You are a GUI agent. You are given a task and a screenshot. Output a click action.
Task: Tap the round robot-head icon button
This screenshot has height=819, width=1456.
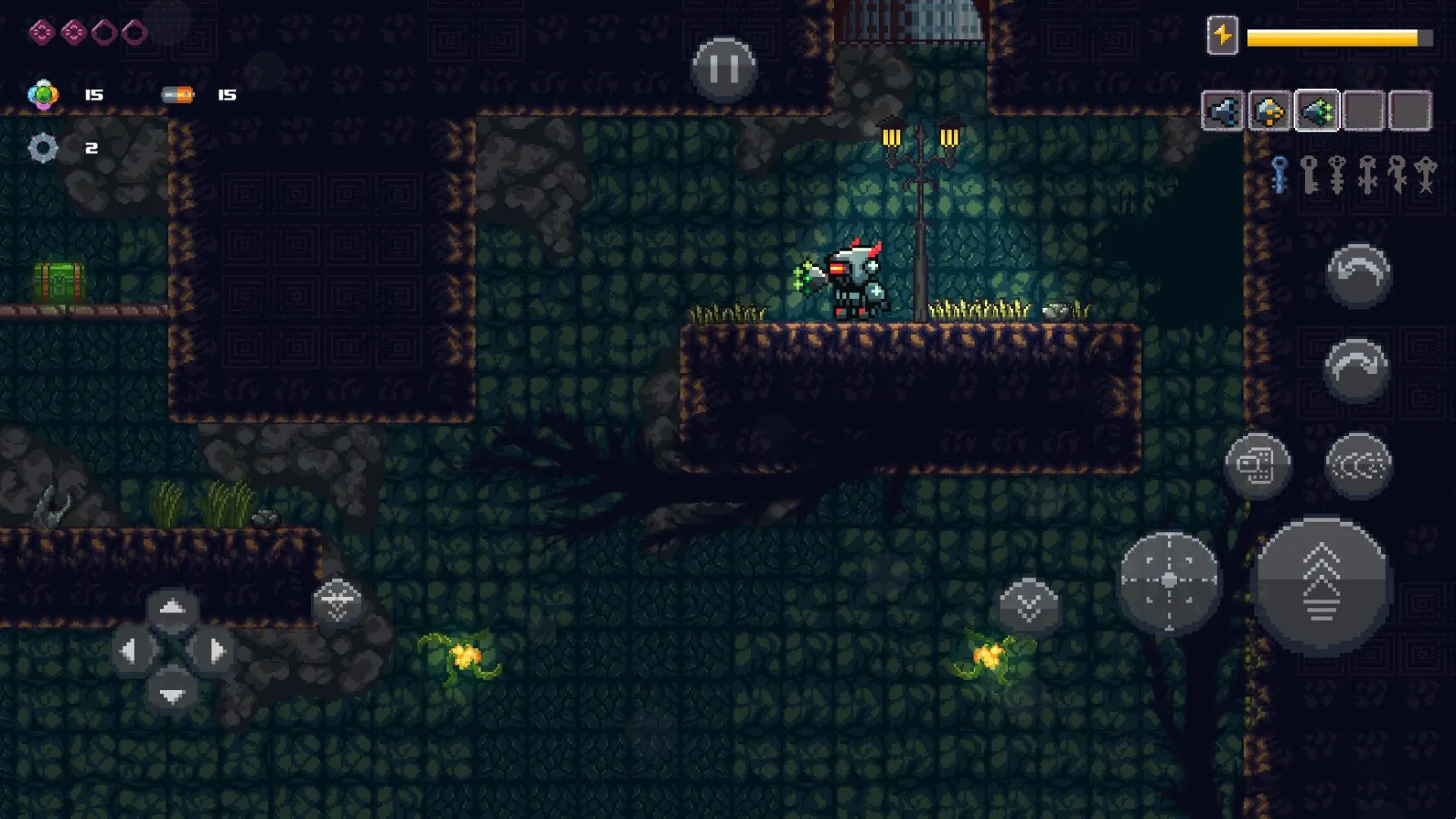click(1257, 465)
